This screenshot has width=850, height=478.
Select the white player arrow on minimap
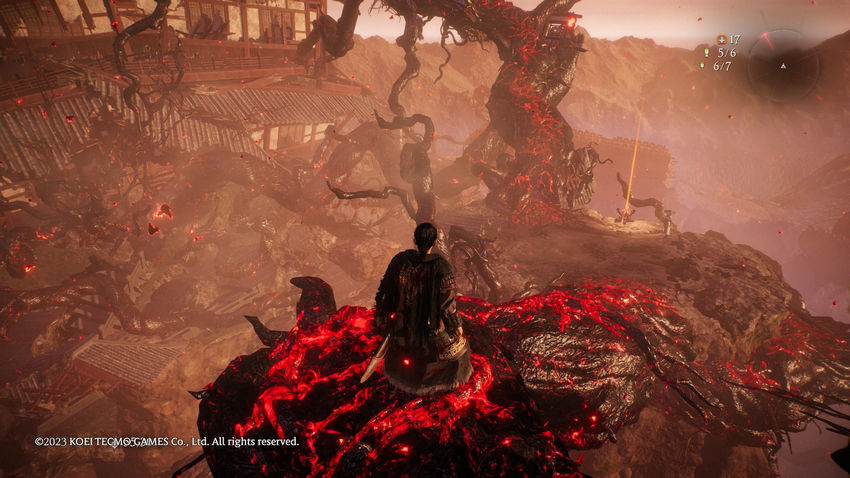(x=783, y=66)
